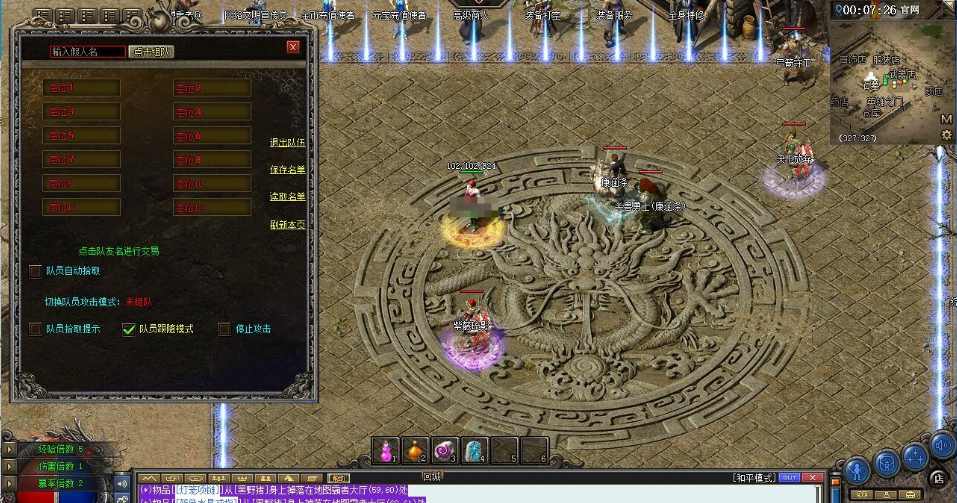The width and height of the screenshot is (957, 503).
Task: Click the 刷新本页 refresh page link
Action: tap(288, 225)
